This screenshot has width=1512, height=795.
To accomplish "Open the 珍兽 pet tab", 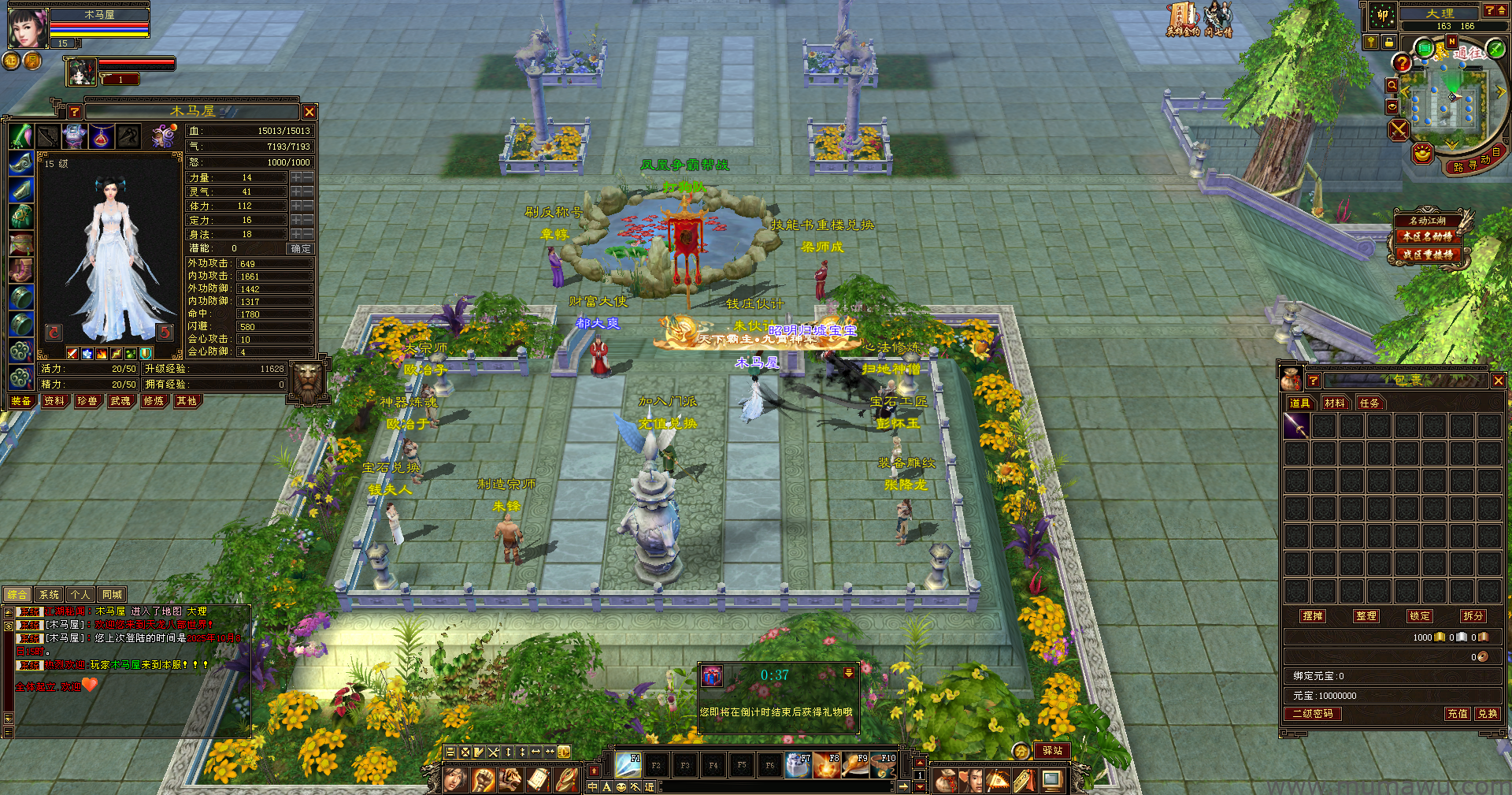I will [87, 401].
